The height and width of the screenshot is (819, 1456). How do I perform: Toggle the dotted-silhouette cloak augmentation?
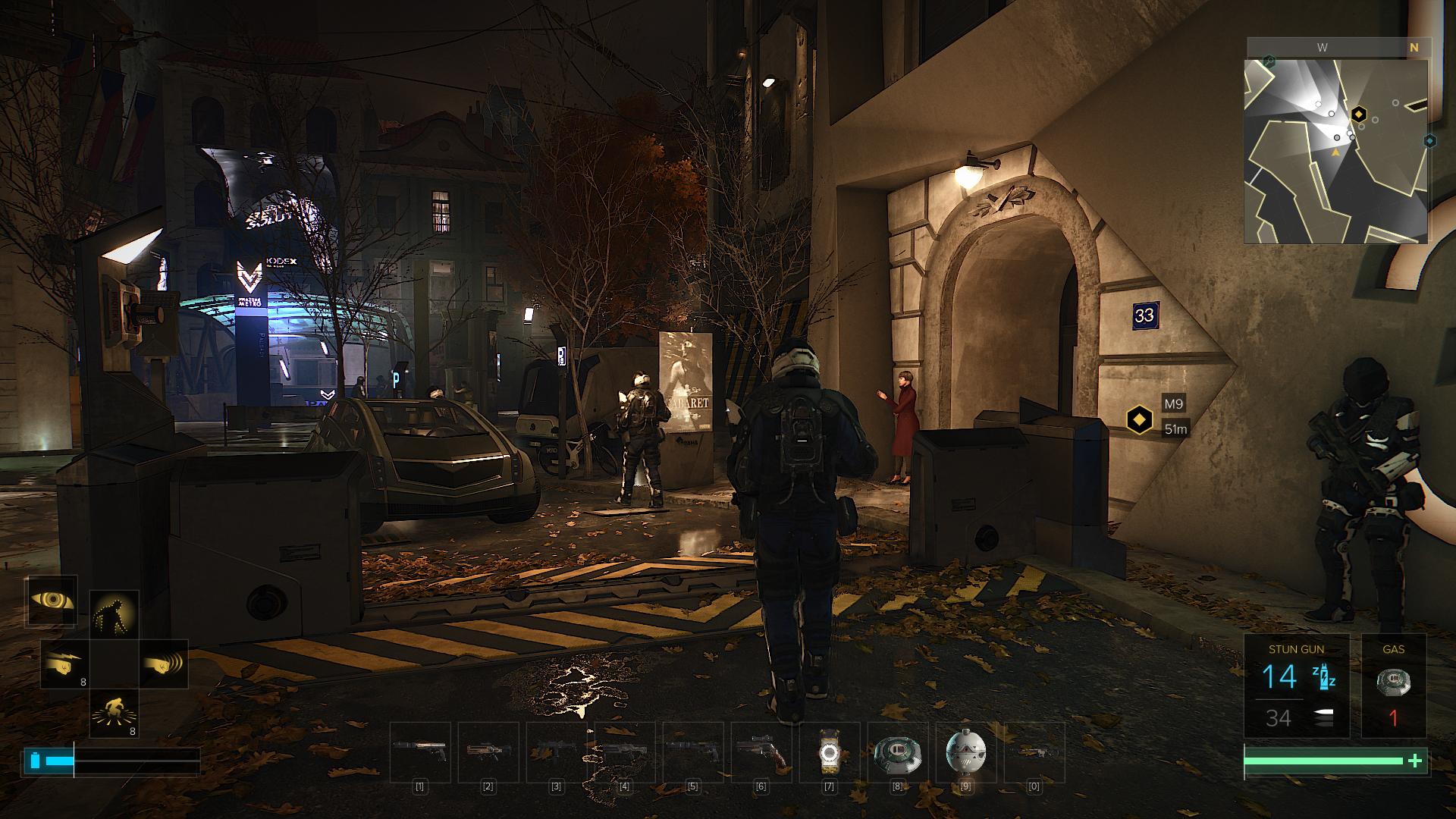click(114, 615)
